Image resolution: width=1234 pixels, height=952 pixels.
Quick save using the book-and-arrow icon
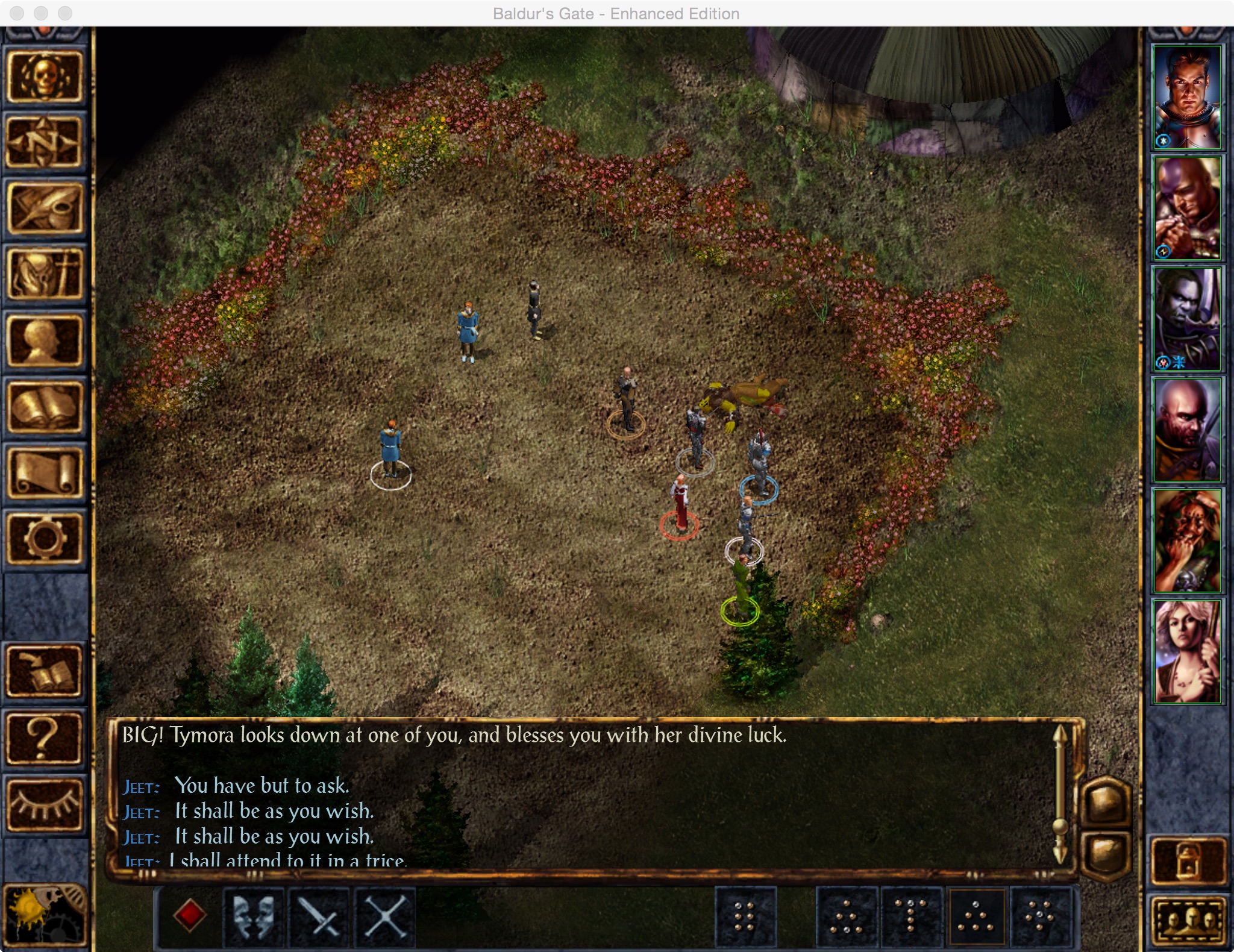(44, 671)
